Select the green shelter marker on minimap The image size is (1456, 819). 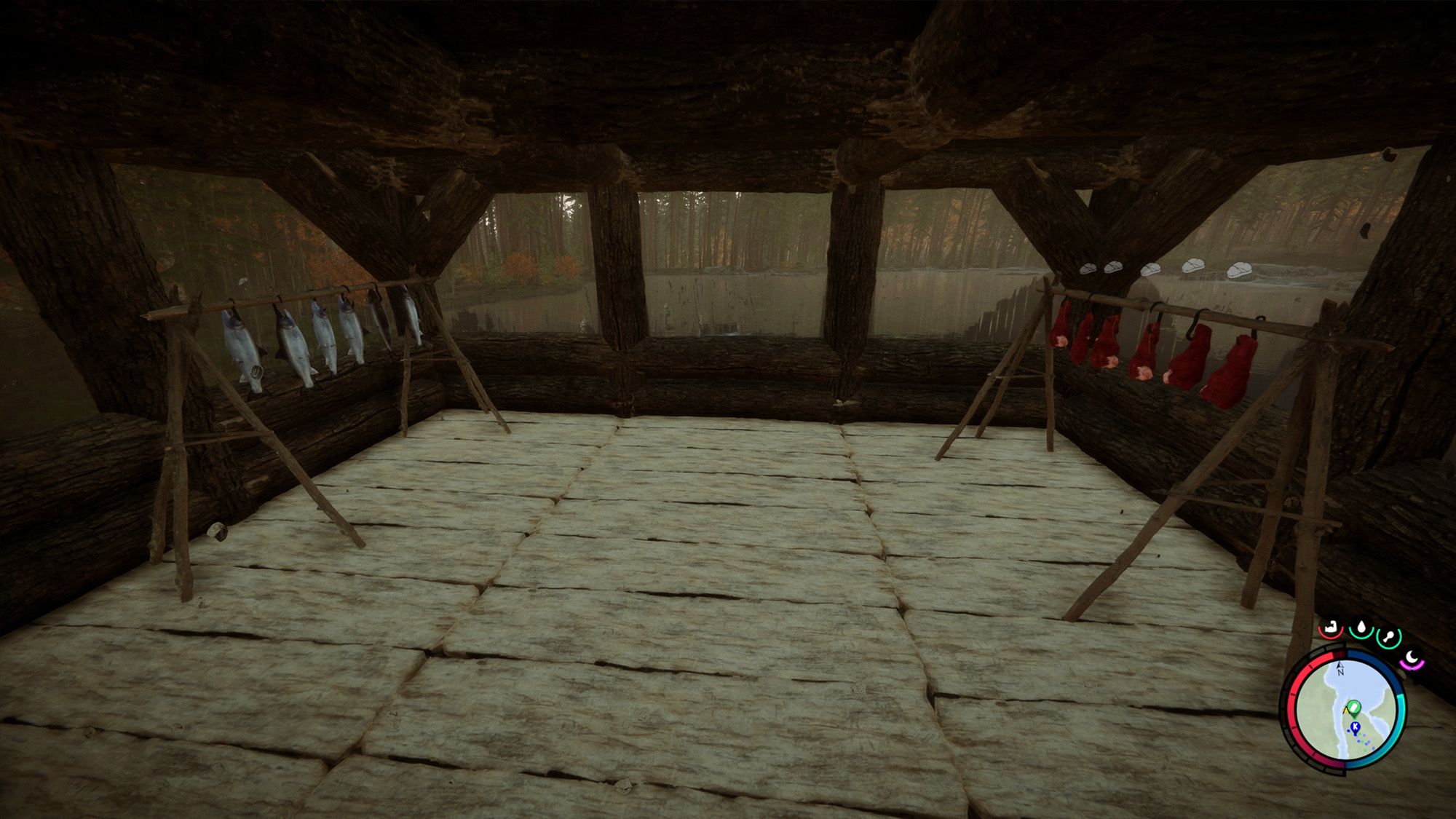[x=1353, y=705]
